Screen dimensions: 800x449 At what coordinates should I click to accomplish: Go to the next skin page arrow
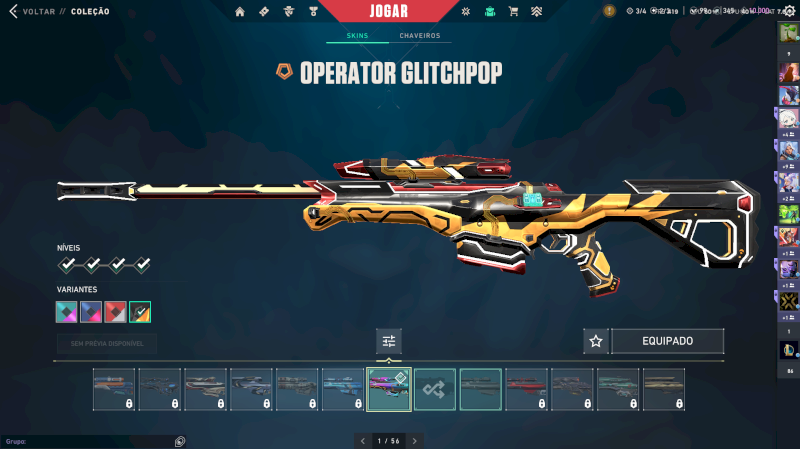[x=415, y=440]
